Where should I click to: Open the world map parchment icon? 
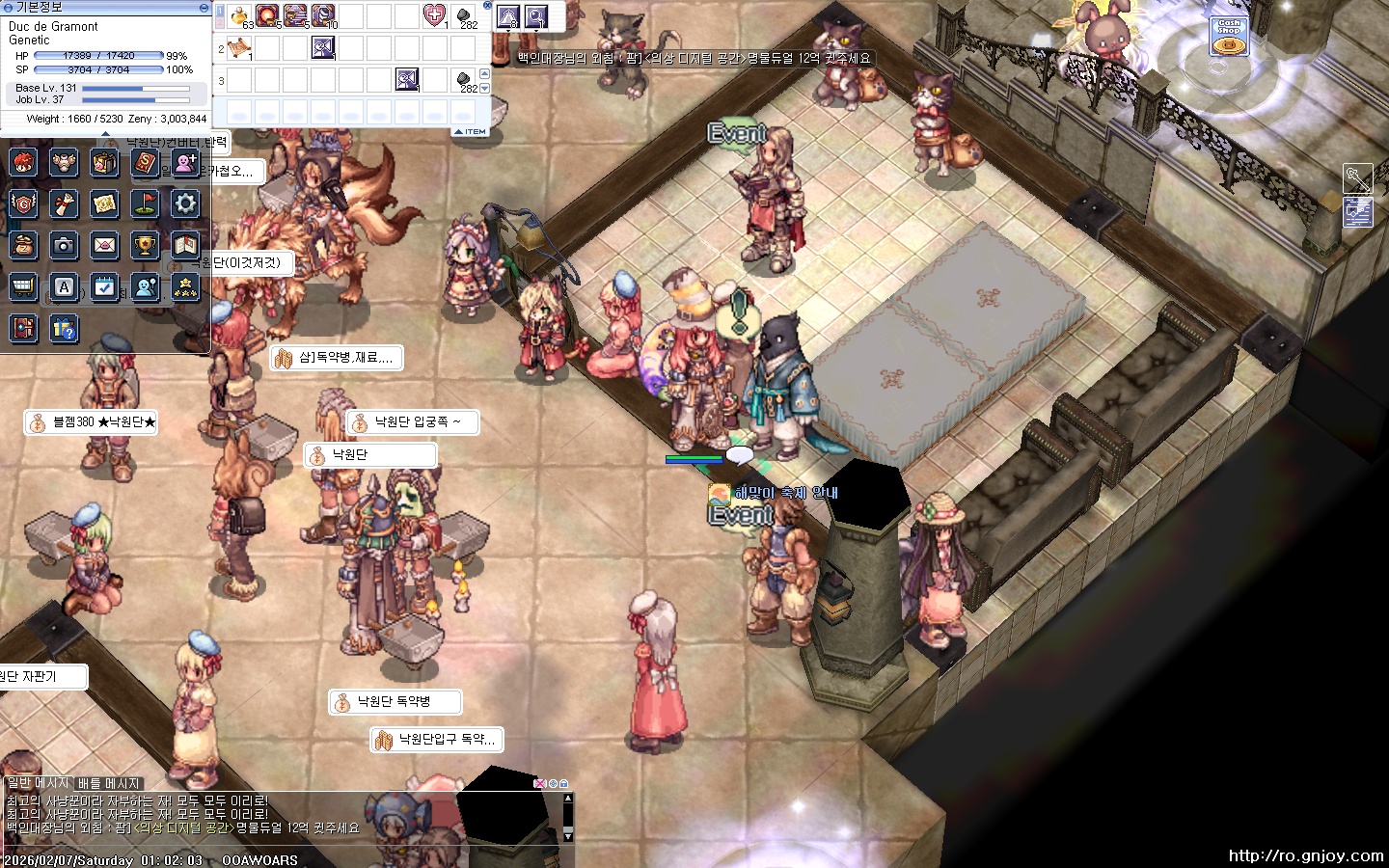pyautogui.click(x=104, y=203)
